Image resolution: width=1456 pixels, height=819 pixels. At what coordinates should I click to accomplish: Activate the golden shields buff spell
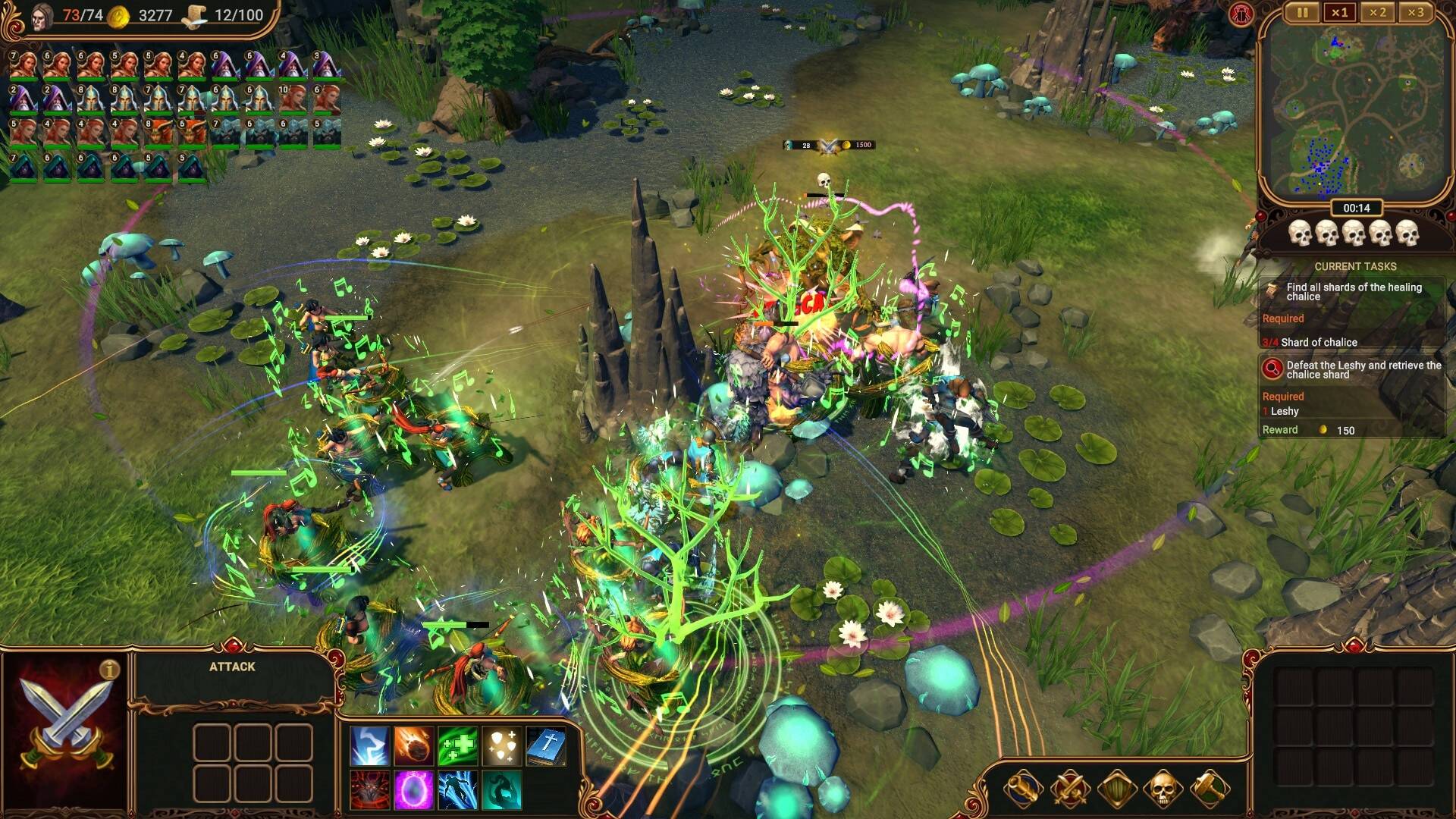(x=502, y=745)
